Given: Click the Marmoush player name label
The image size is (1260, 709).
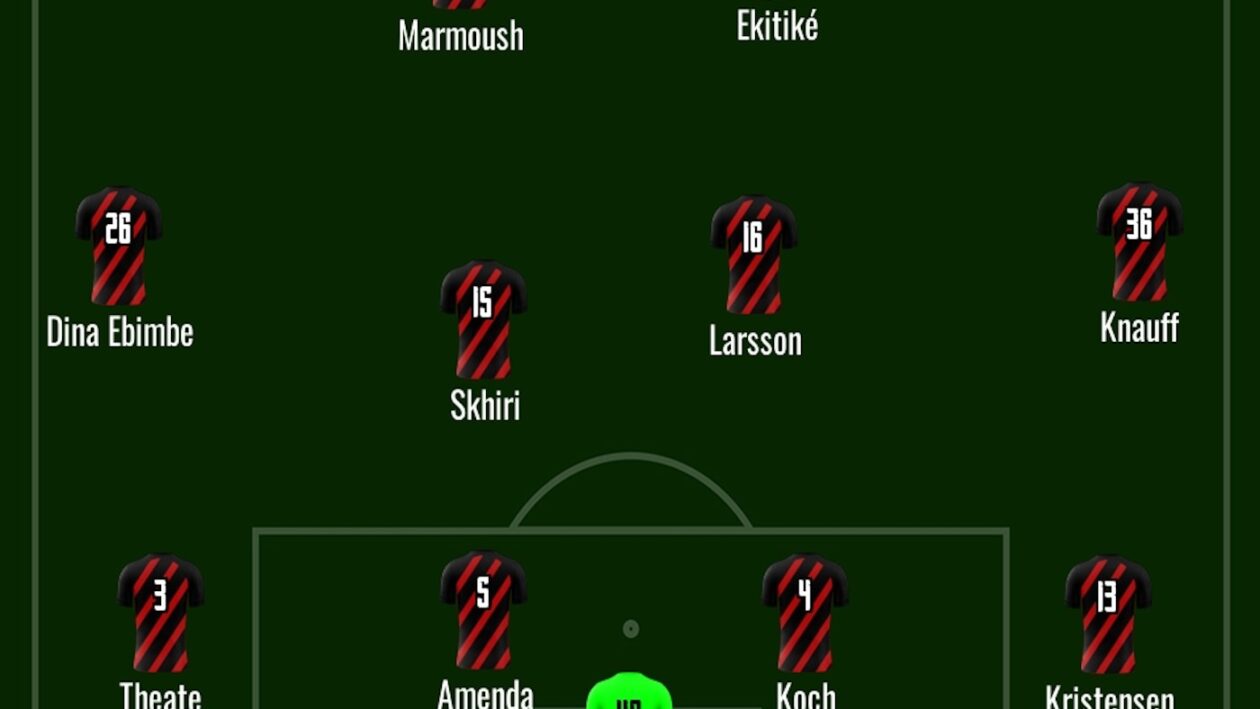Looking at the screenshot, I should click(x=461, y=36).
